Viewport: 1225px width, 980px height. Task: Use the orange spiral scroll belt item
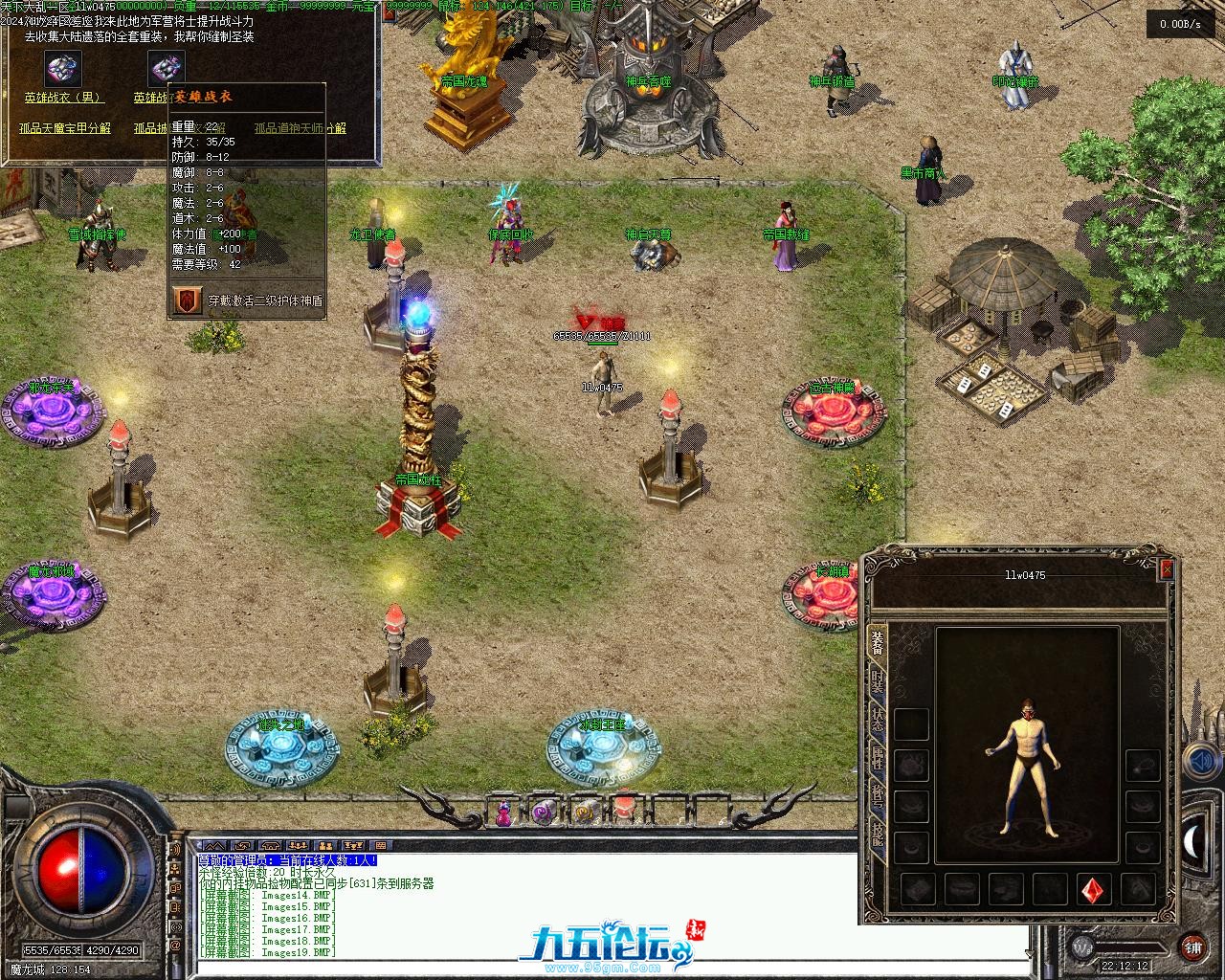tap(583, 813)
